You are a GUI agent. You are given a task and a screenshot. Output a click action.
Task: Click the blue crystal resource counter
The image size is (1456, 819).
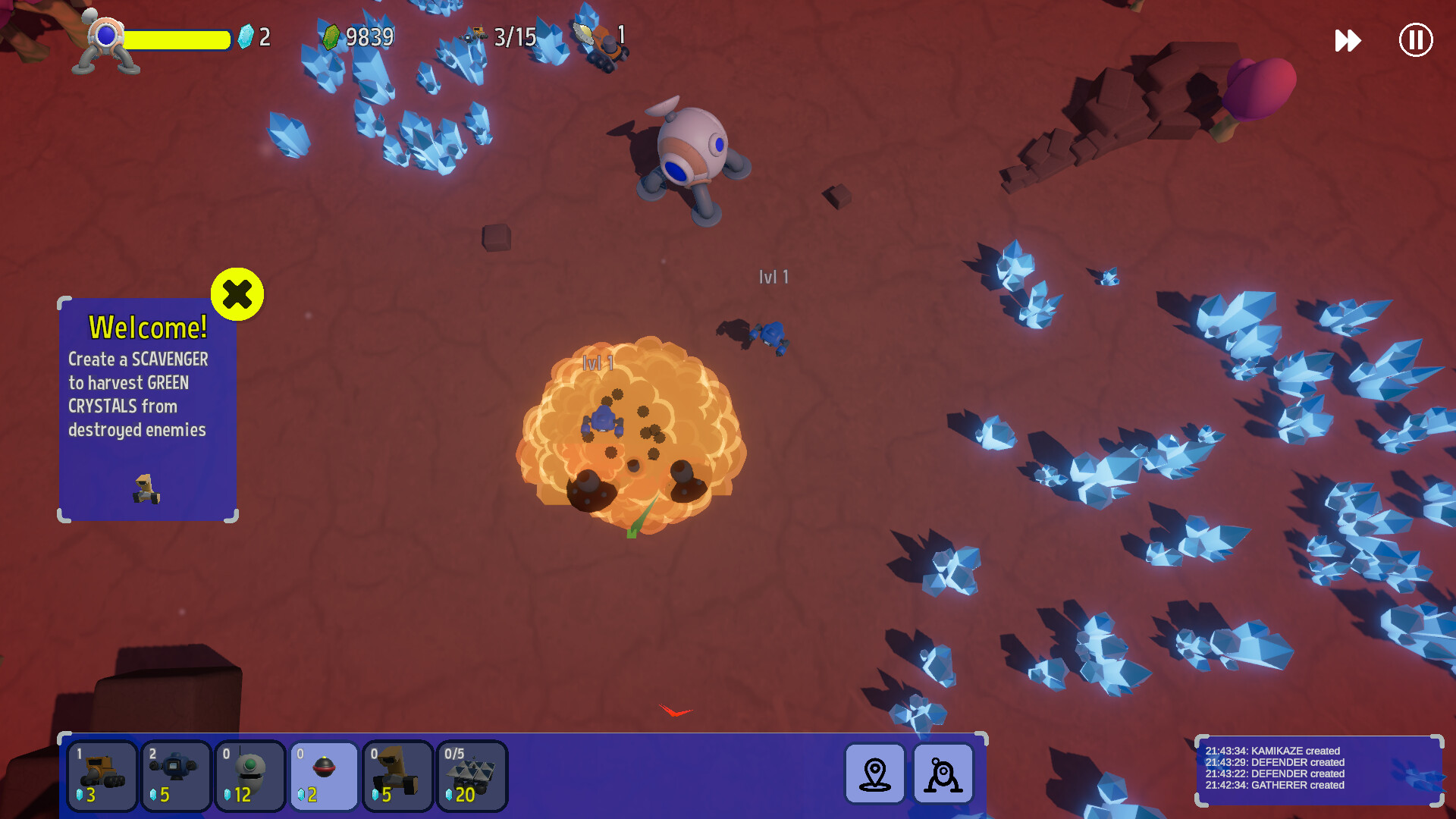[x=256, y=37]
